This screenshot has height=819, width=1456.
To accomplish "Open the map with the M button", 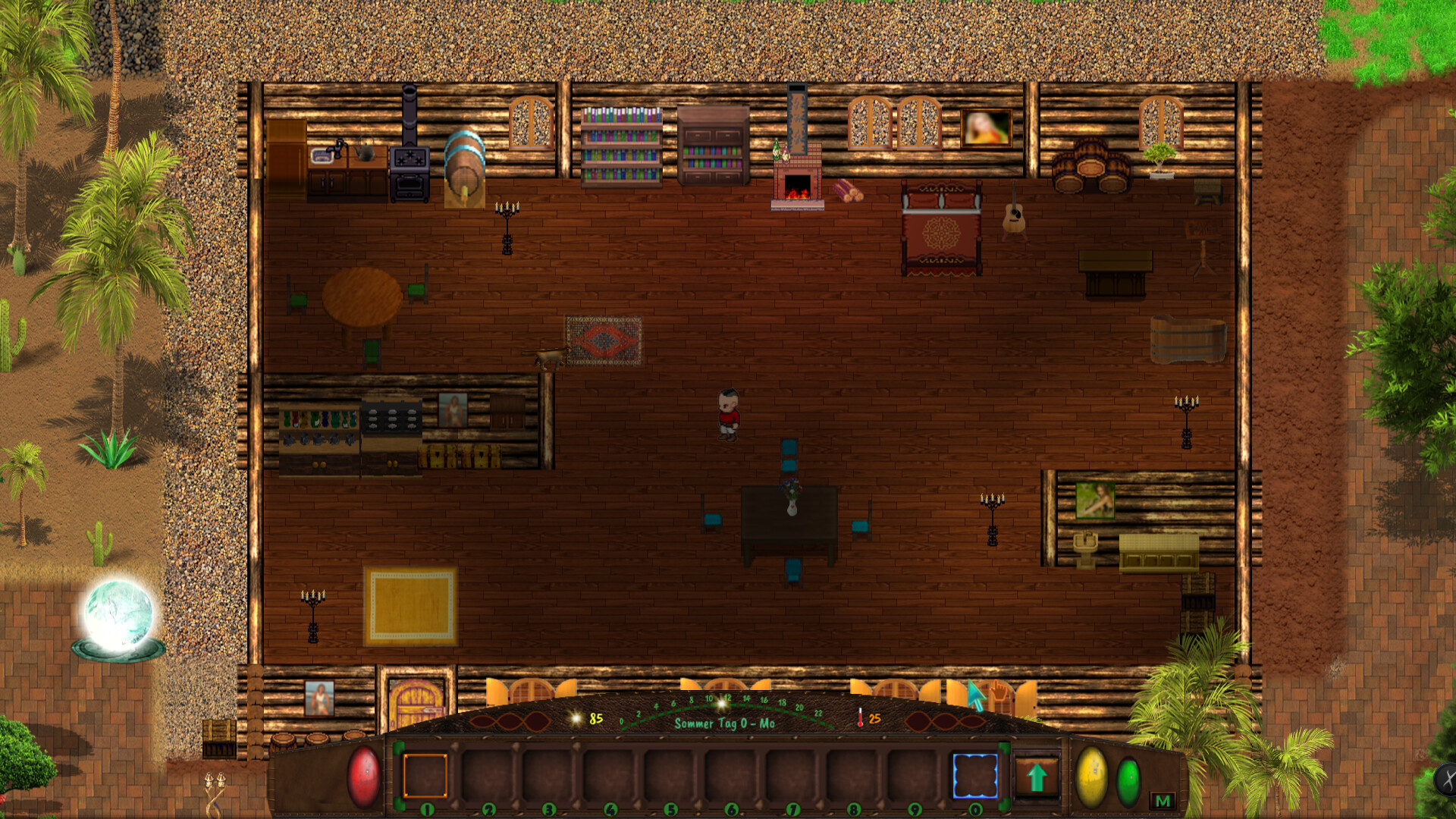I will coord(1161,799).
